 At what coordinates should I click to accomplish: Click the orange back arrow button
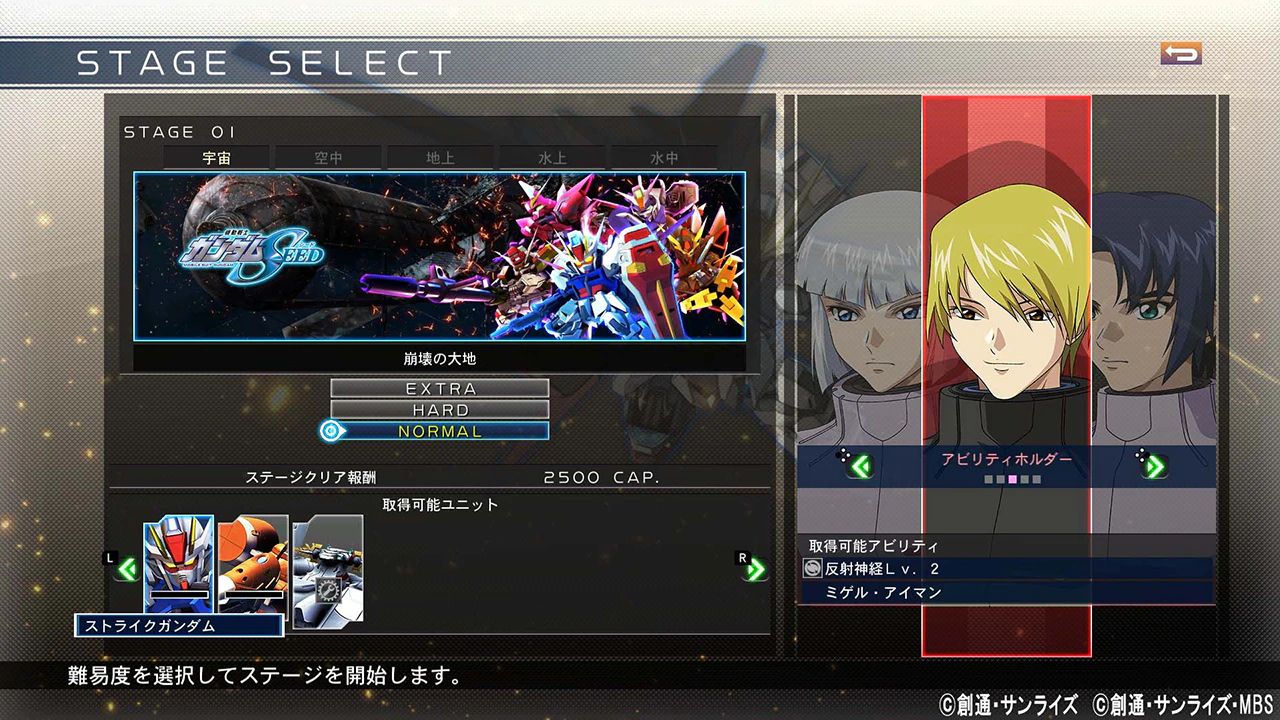point(1181,54)
